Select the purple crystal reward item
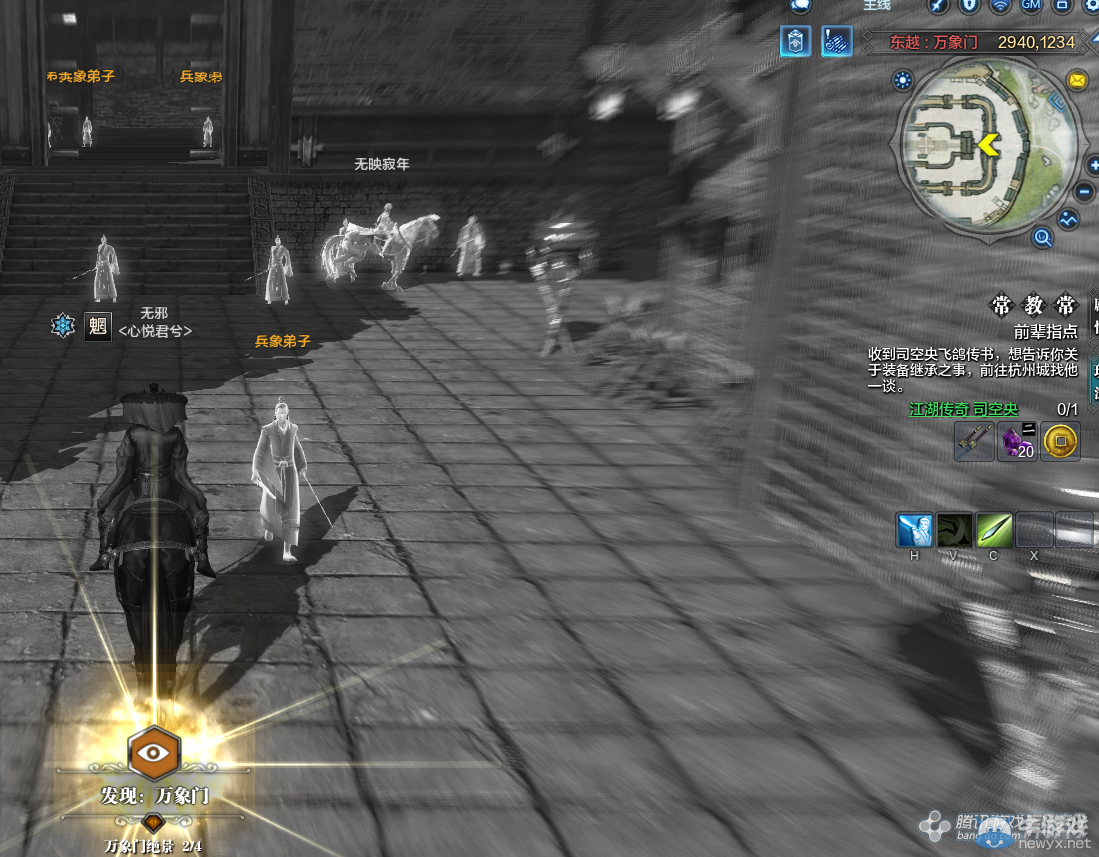Screen dimensions: 1099x857 (x=1017, y=441)
